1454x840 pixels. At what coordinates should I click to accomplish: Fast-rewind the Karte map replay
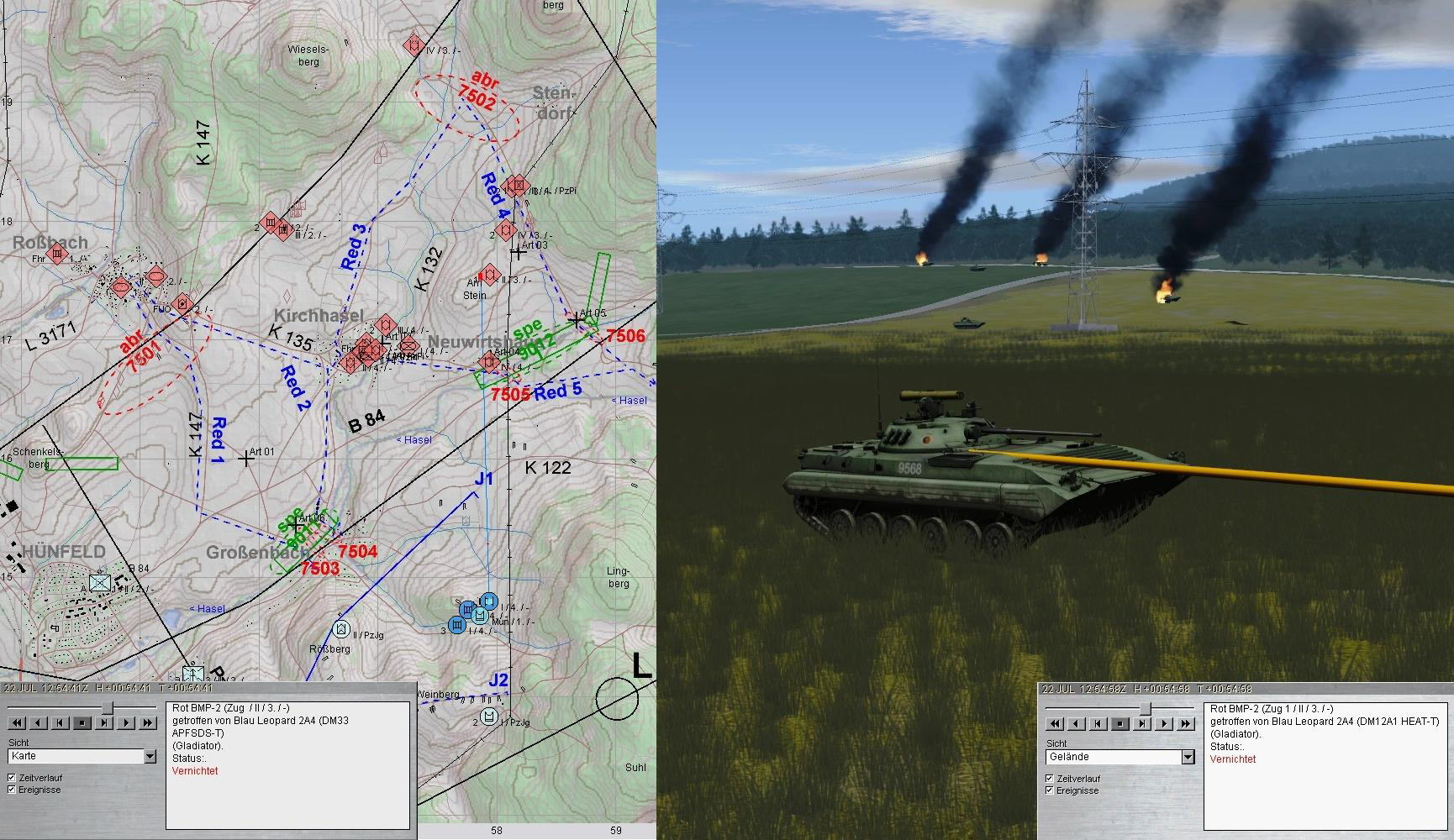(17, 722)
